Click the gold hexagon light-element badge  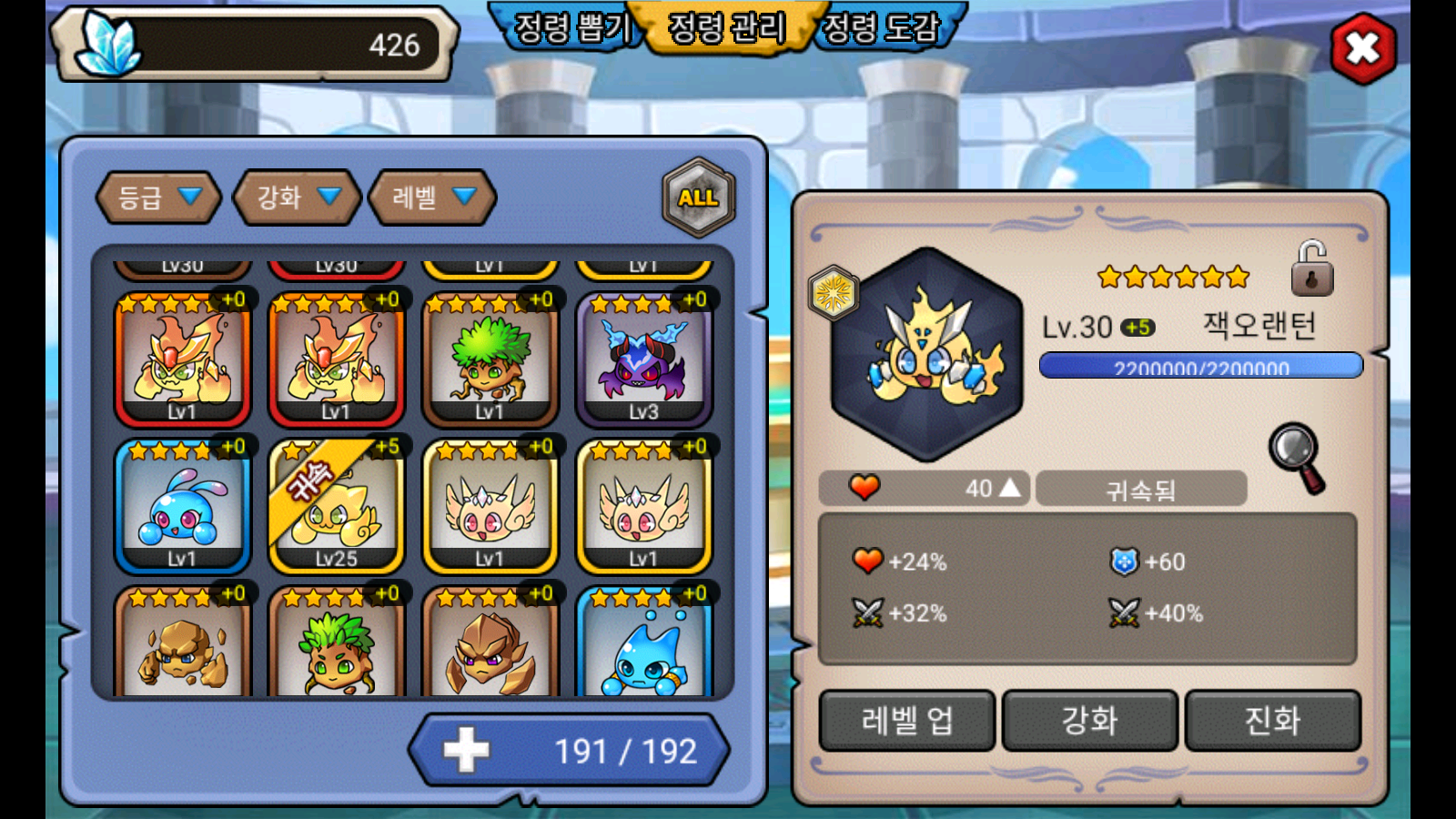click(x=833, y=293)
